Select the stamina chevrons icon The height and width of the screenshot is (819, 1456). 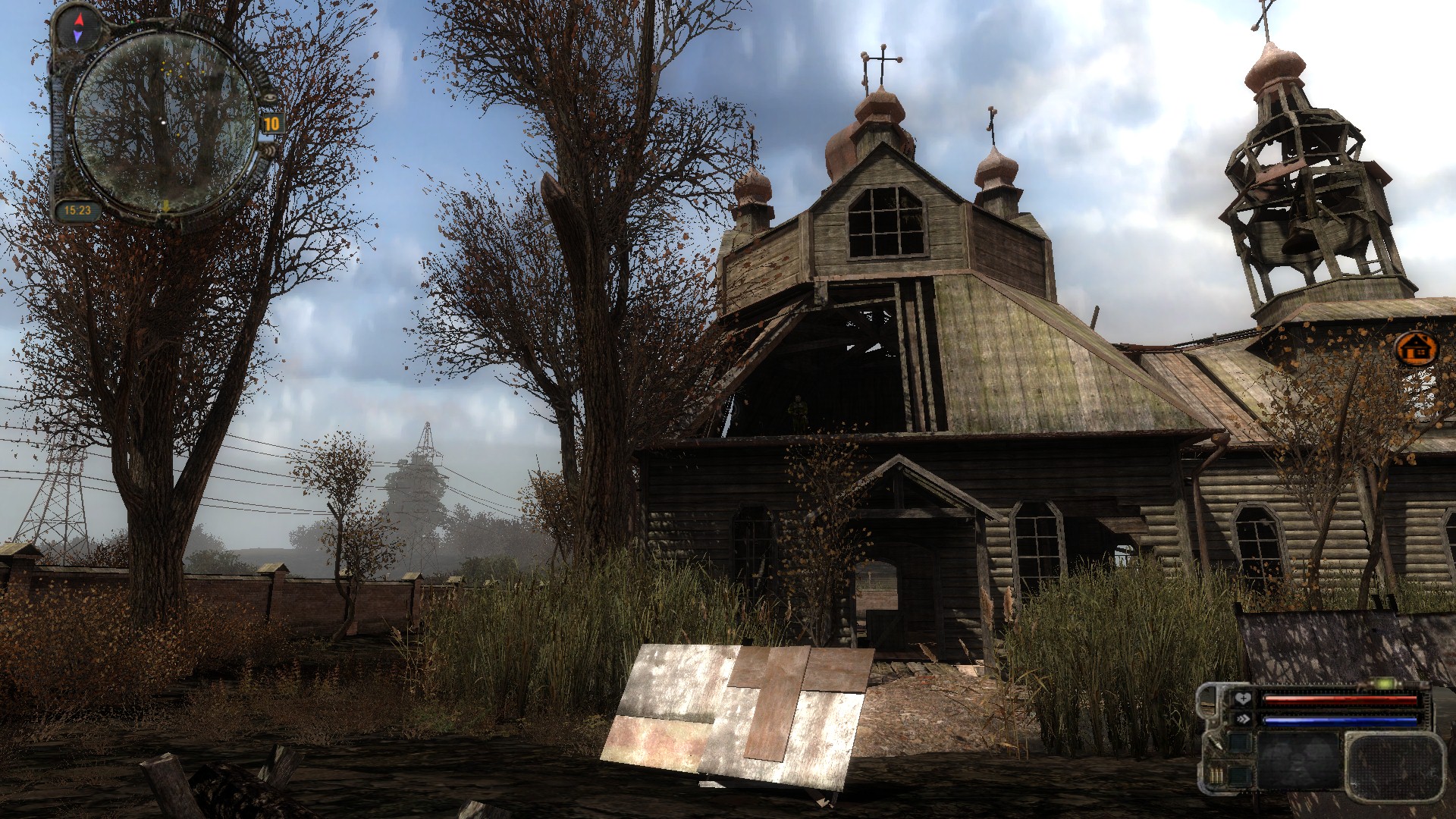[1242, 719]
